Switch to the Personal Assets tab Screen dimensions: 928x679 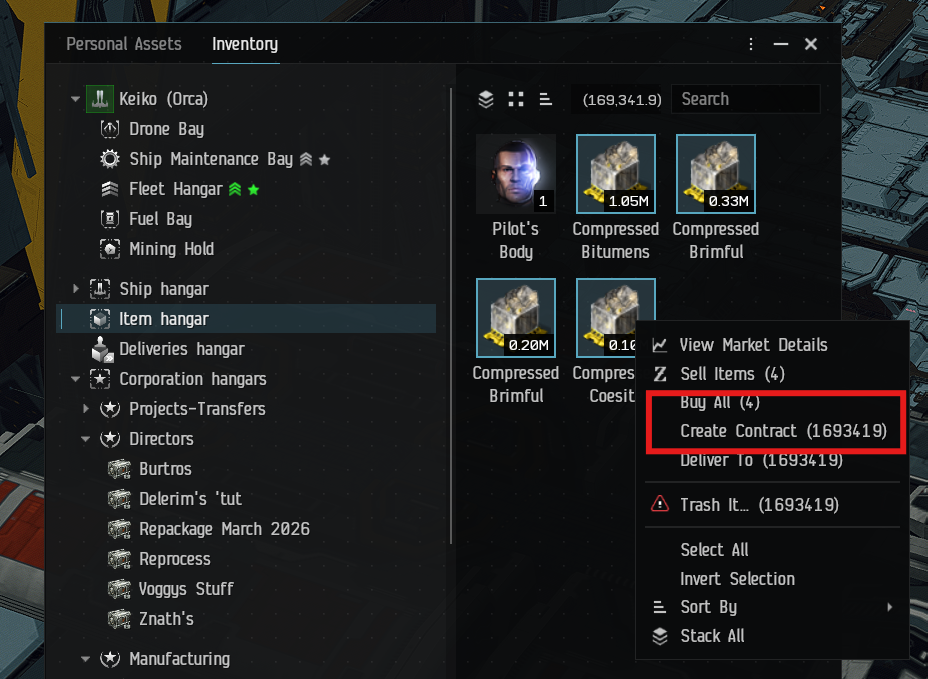click(123, 44)
